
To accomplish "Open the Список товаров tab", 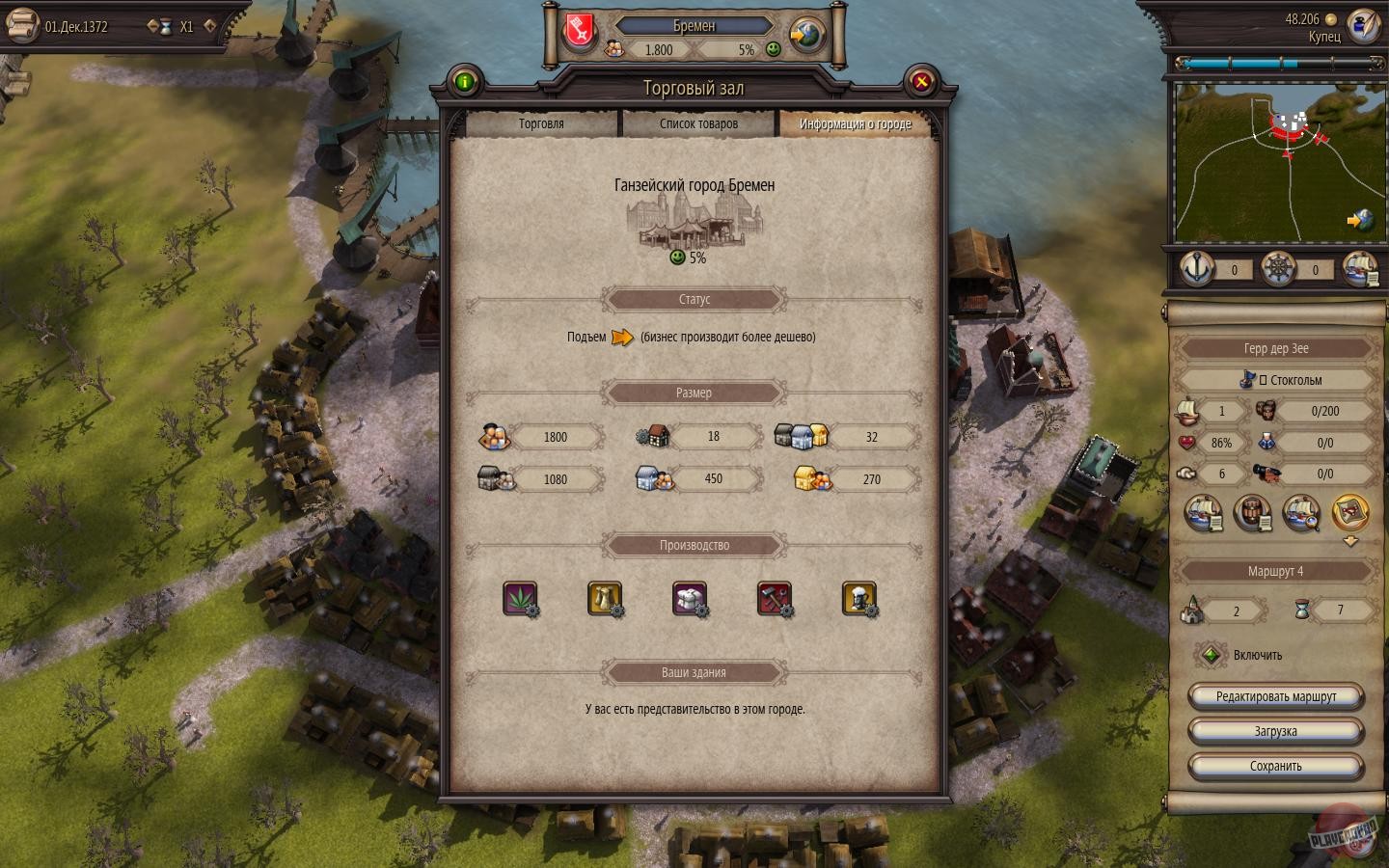I will click(x=698, y=123).
